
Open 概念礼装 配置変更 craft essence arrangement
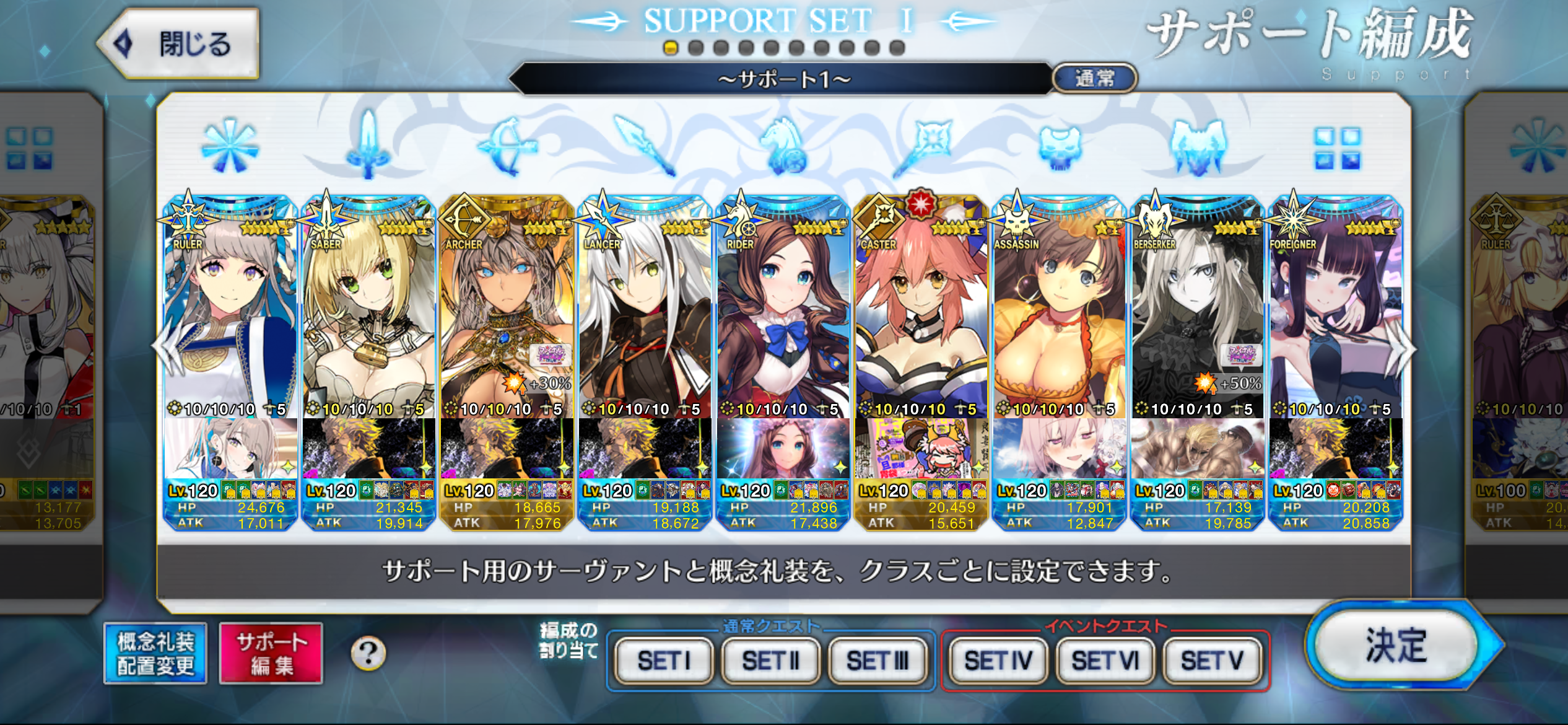(x=155, y=654)
